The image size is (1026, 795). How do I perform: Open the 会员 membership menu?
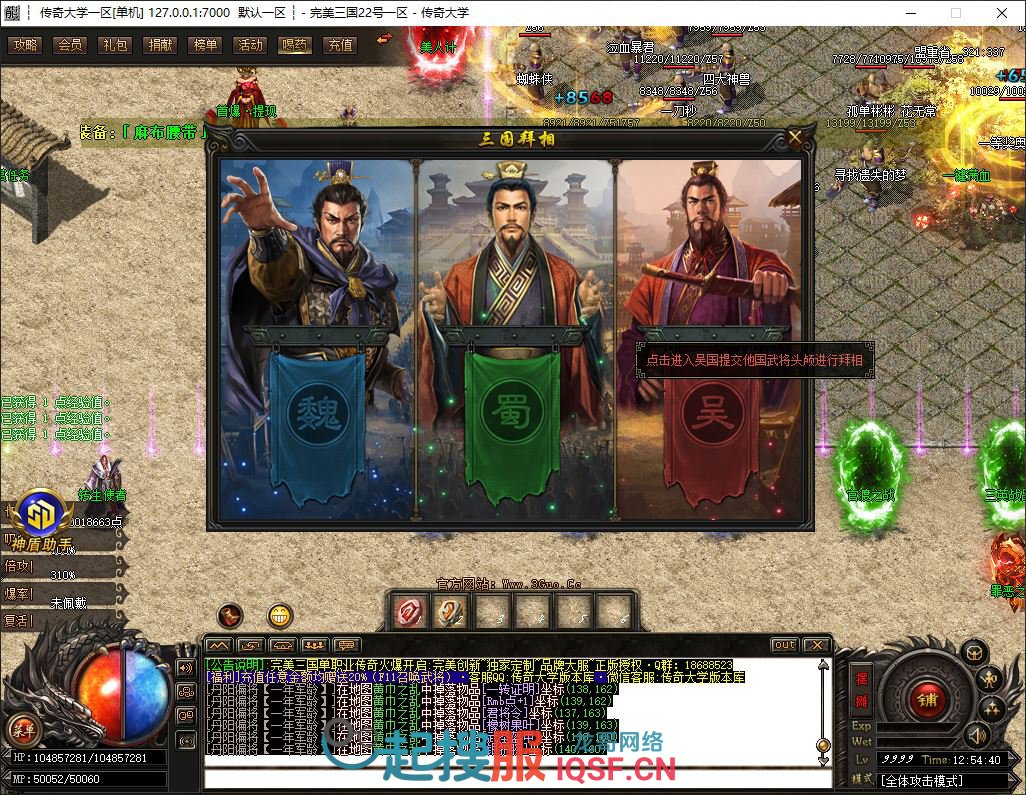[70, 45]
